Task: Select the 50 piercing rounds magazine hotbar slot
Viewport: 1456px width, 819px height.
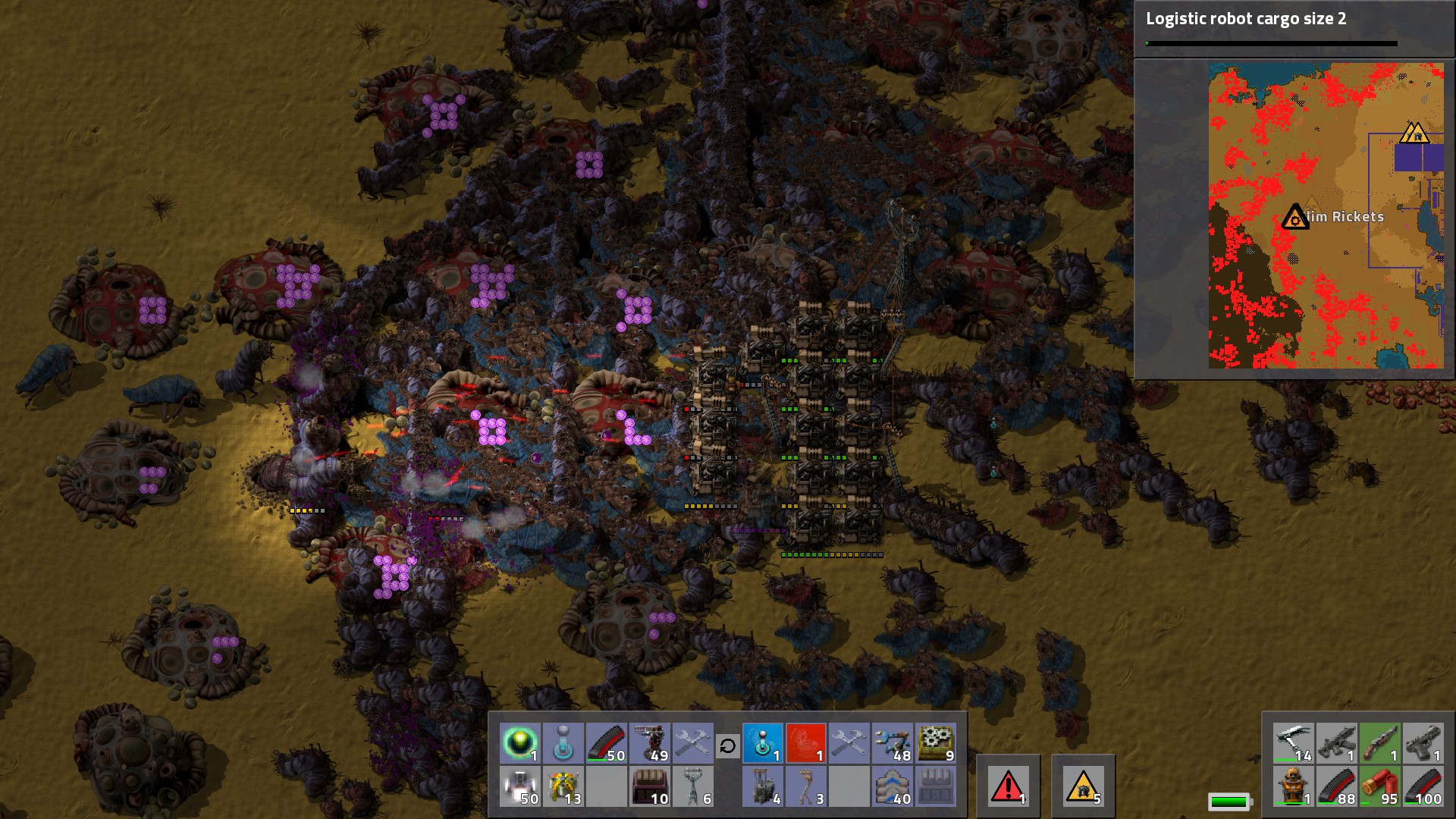Action: (x=607, y=743)
